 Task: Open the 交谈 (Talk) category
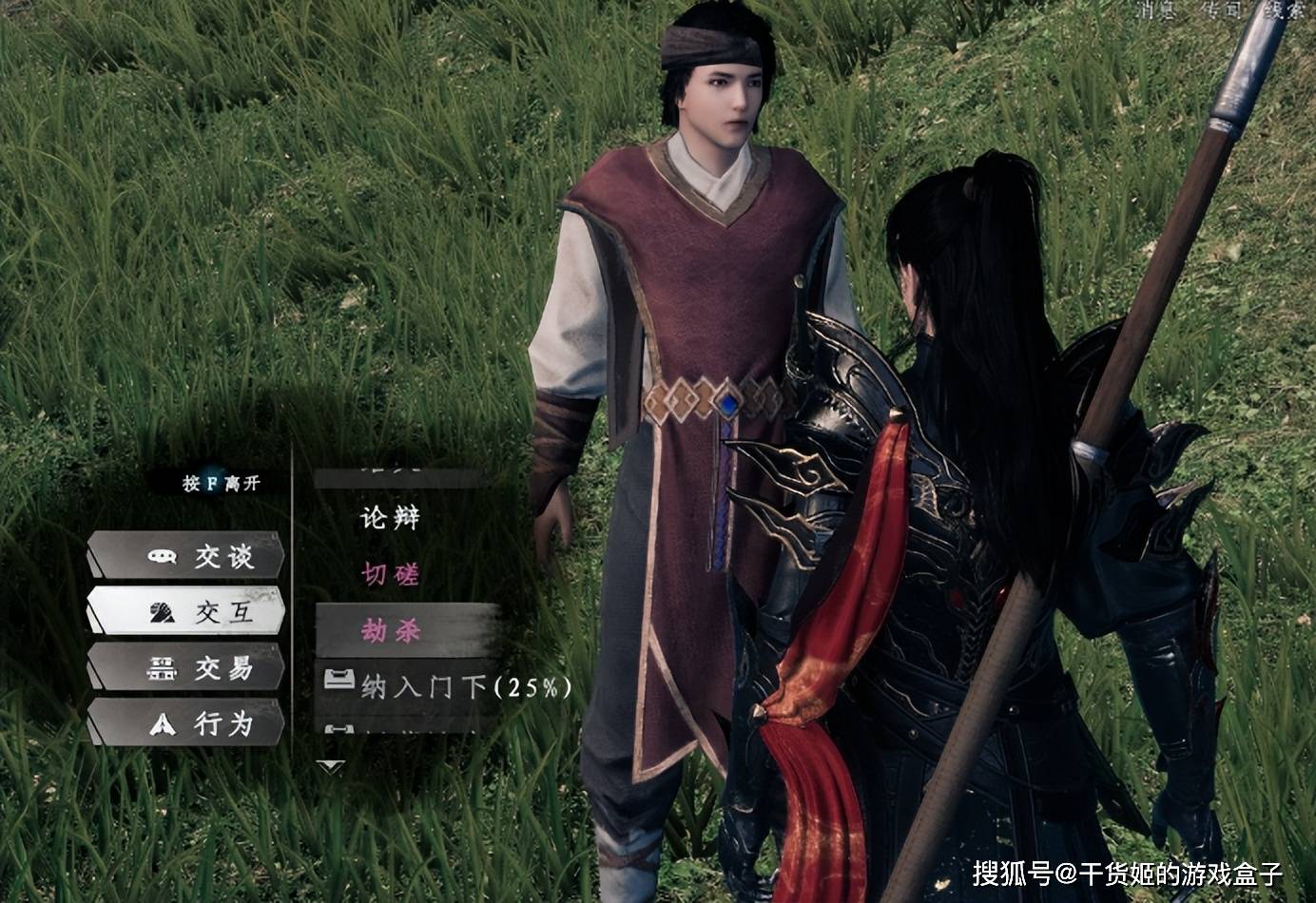click(x=188, y=556)
